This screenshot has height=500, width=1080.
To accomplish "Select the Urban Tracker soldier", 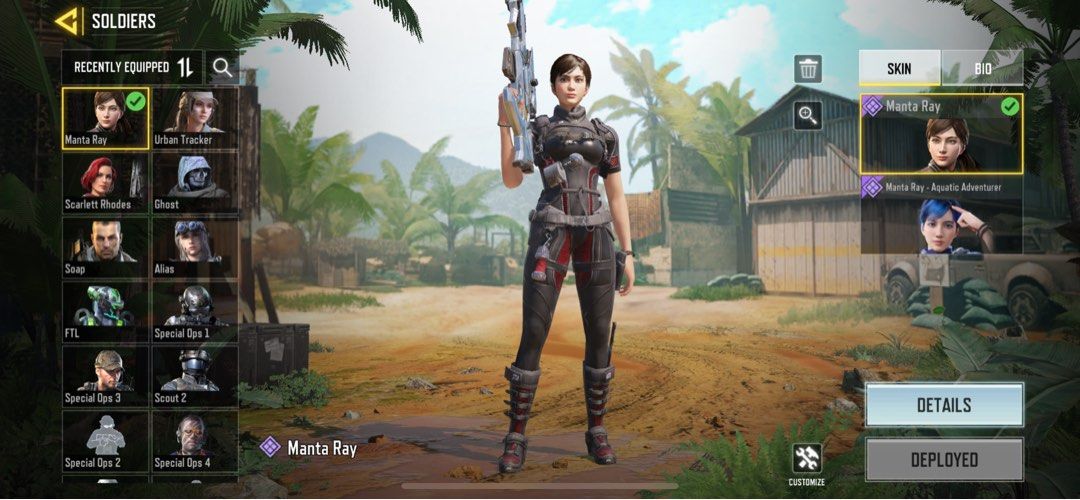I will pos(194,118).
